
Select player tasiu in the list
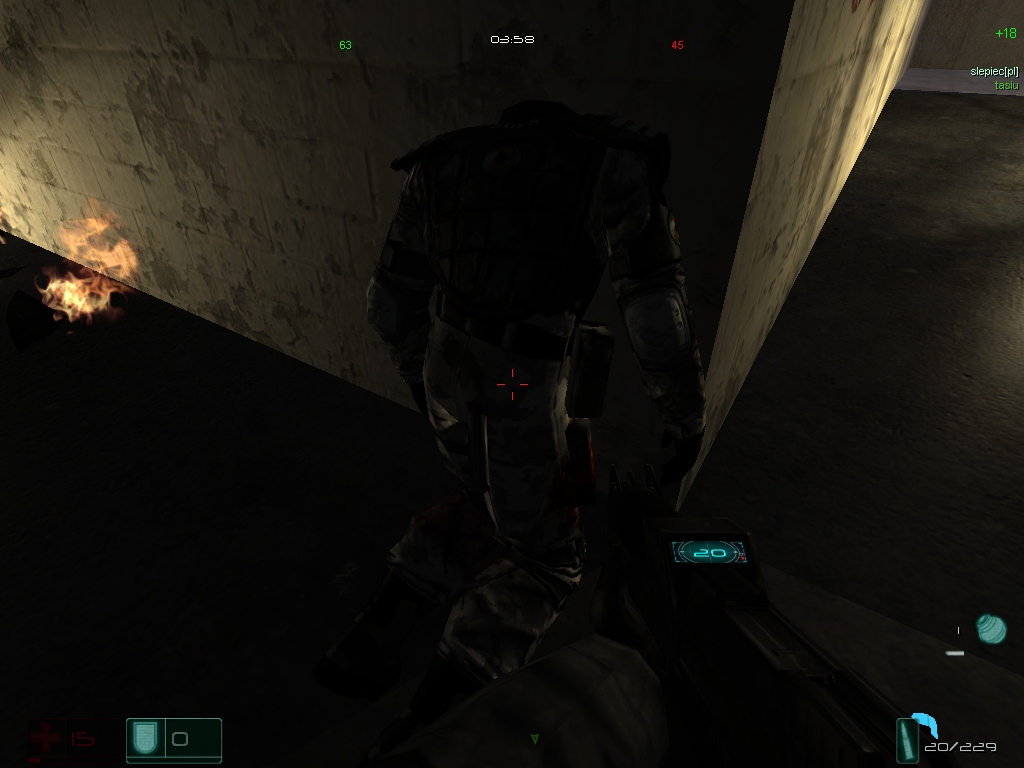(1004, 85)
